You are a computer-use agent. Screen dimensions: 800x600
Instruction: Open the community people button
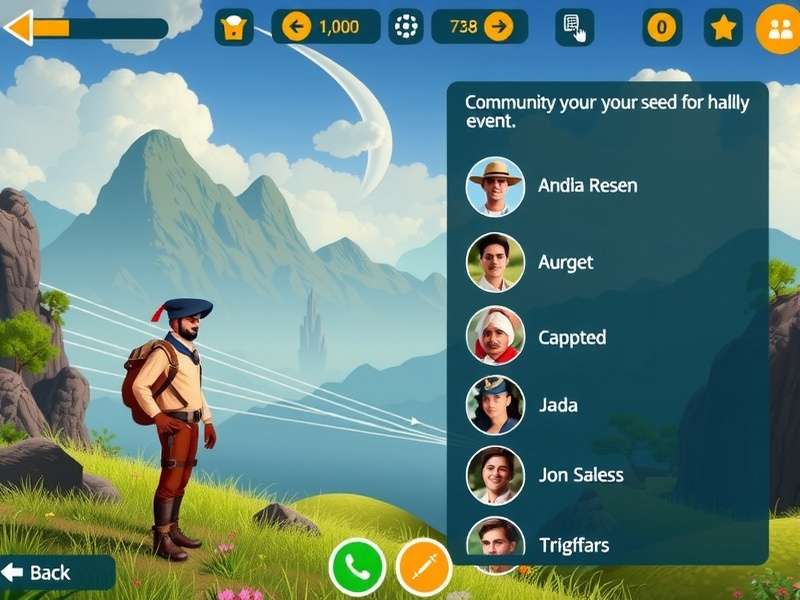pos(779,29)
